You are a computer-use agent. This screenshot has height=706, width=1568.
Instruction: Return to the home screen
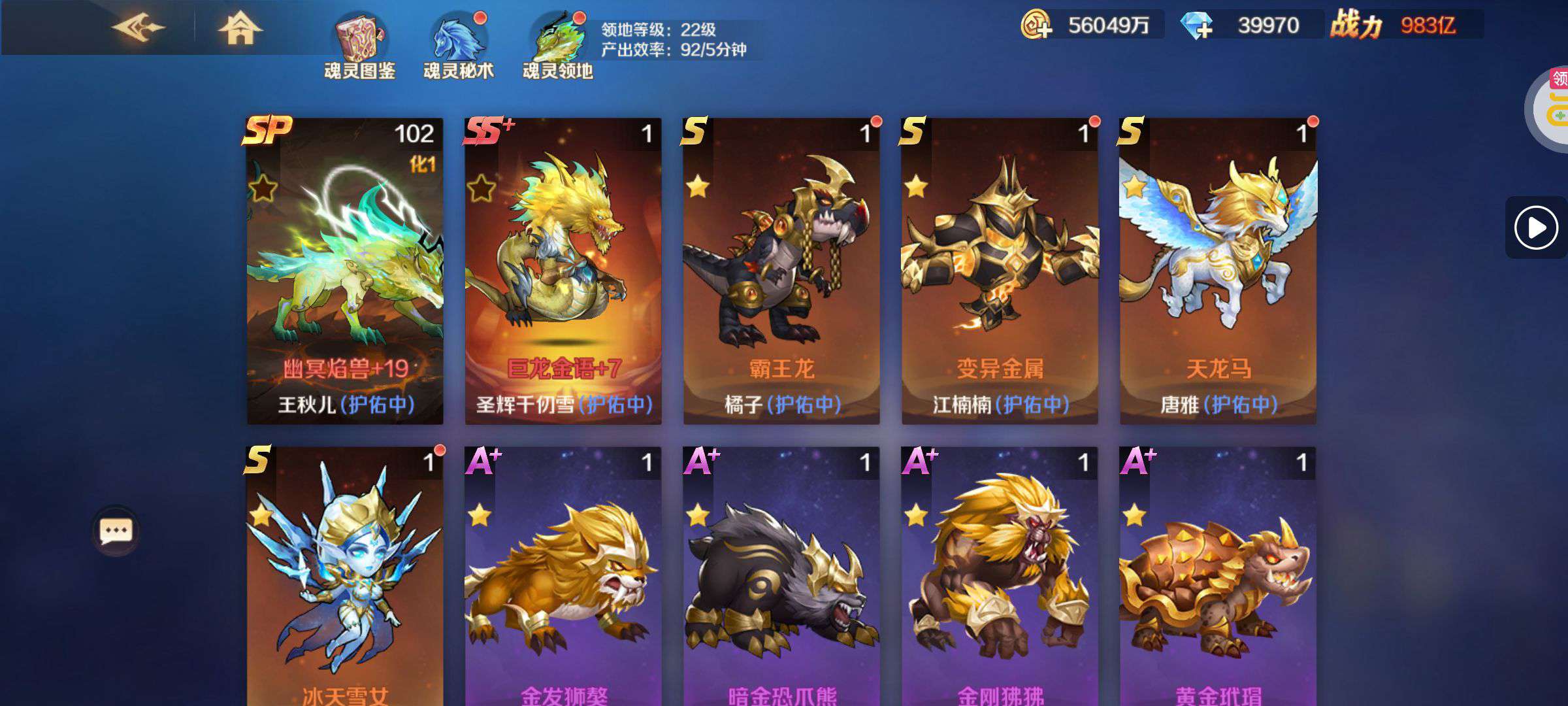239,29
